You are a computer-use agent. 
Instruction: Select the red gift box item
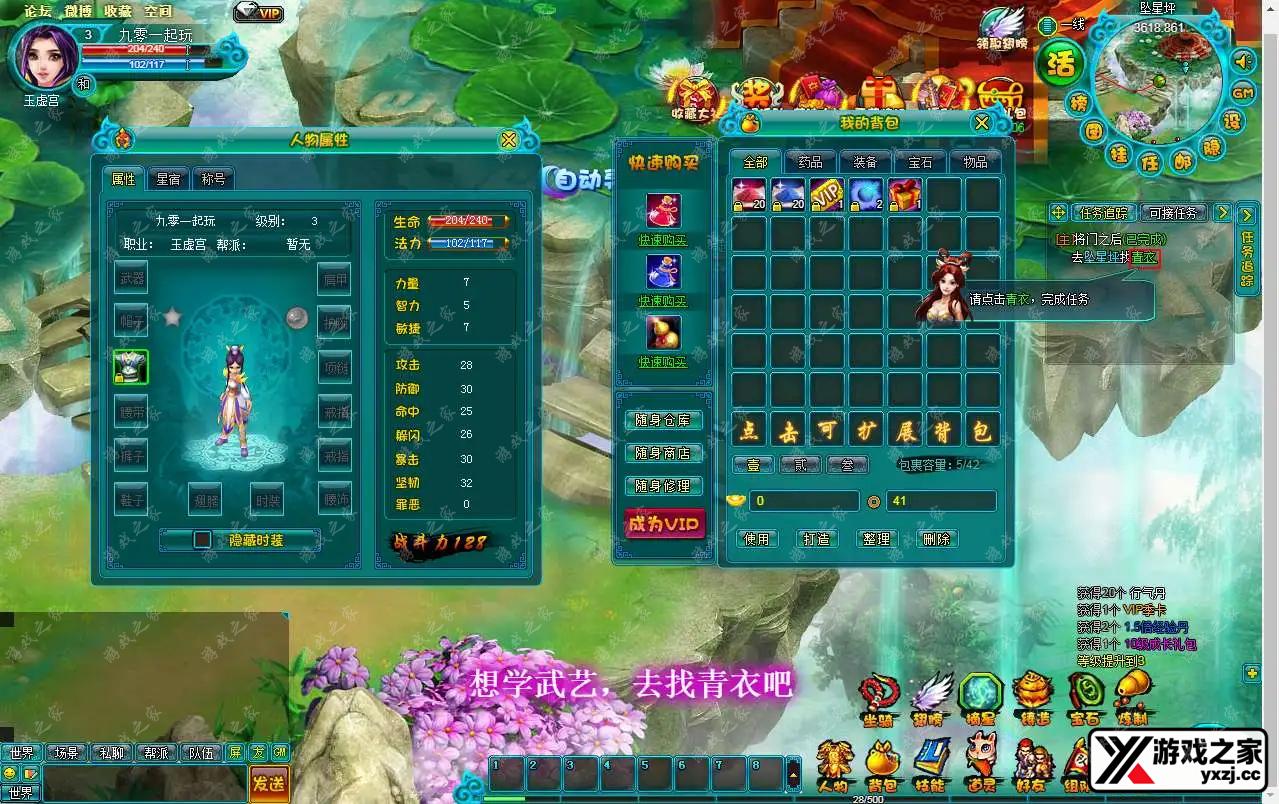(x=905, y=194)
